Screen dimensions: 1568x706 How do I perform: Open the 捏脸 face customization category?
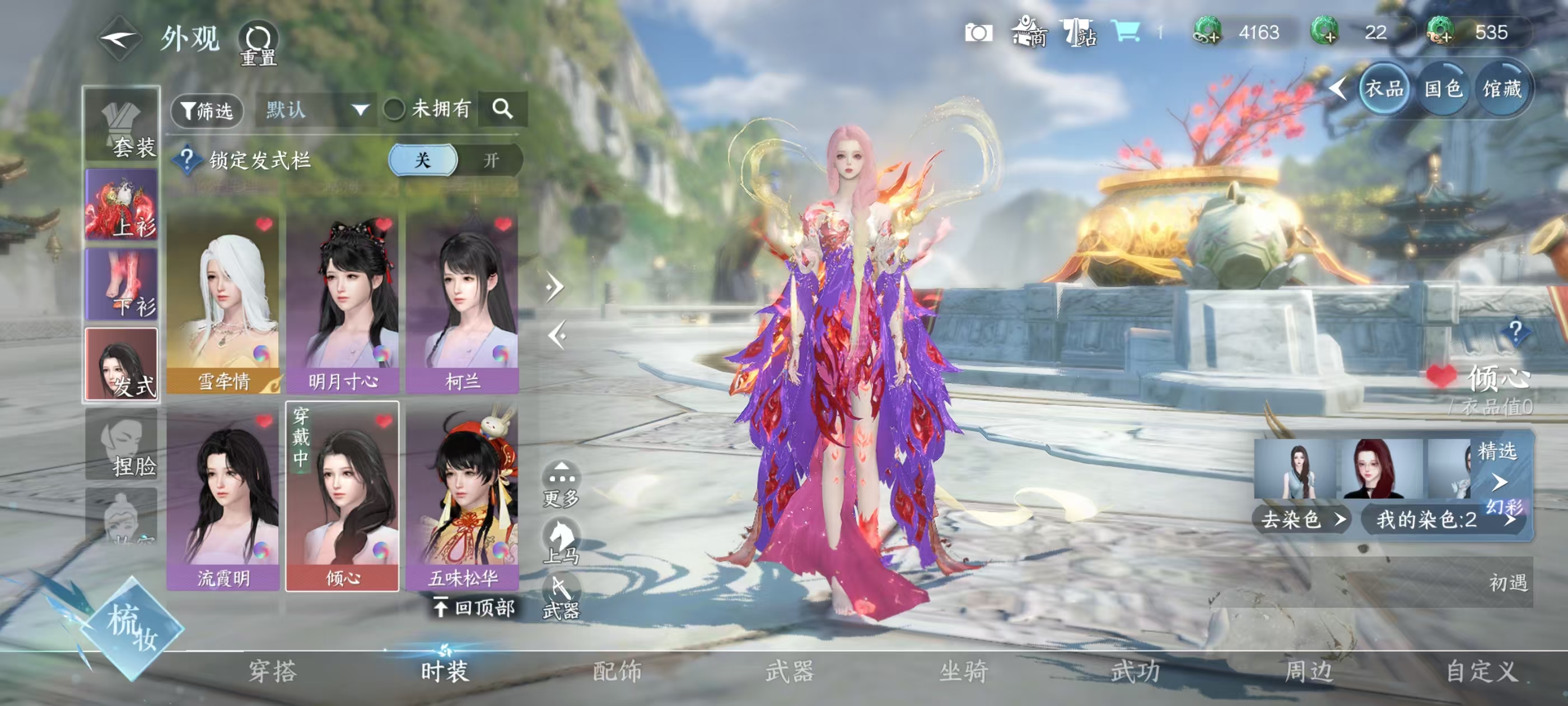click(x=122, y=445)
